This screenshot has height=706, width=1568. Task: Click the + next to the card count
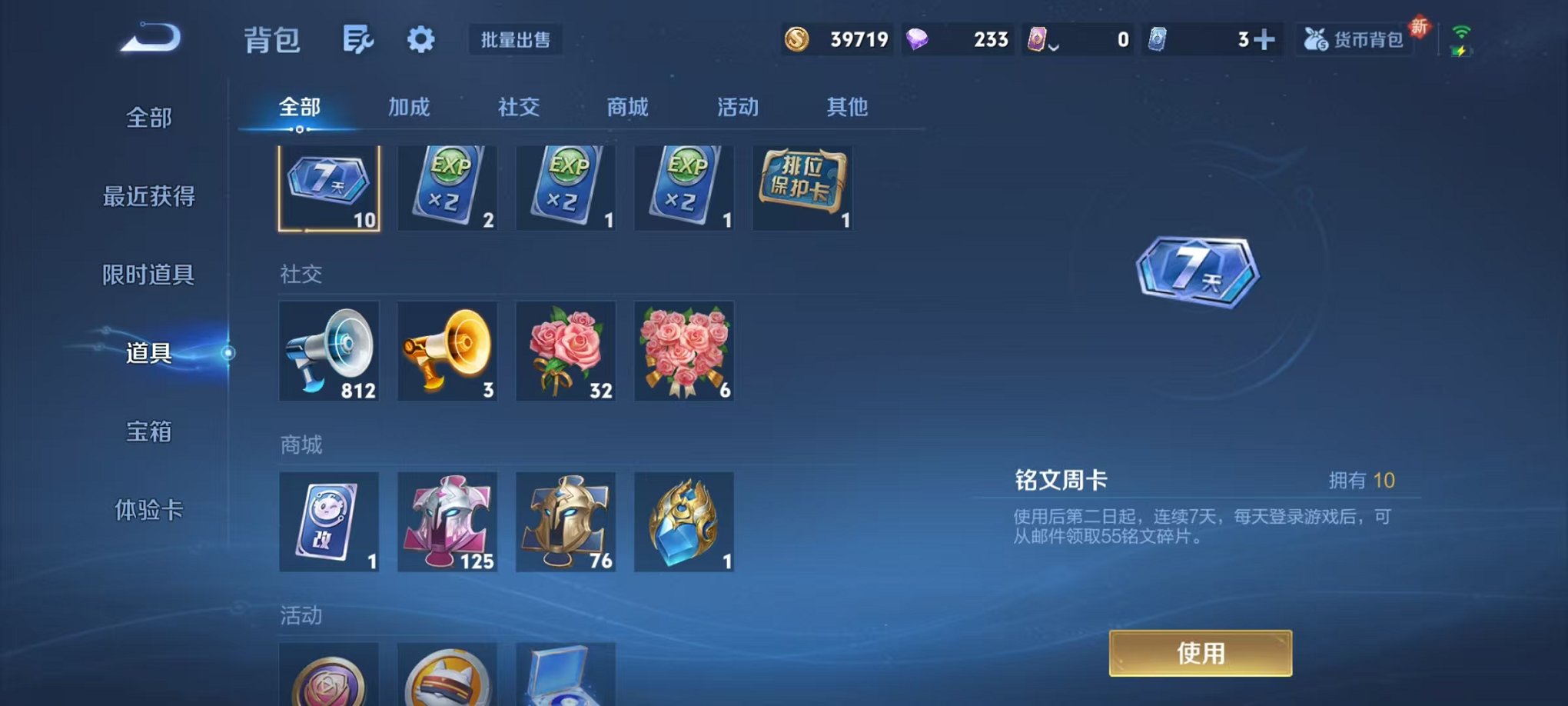pyautogui.click(x=1265, y=38)
